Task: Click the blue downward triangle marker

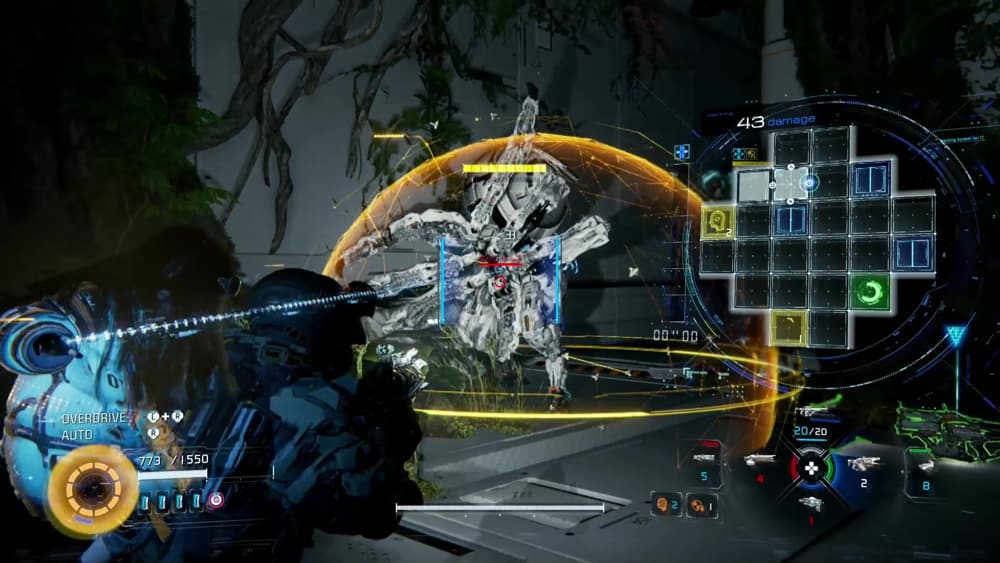Action: [x=956, y=336]
